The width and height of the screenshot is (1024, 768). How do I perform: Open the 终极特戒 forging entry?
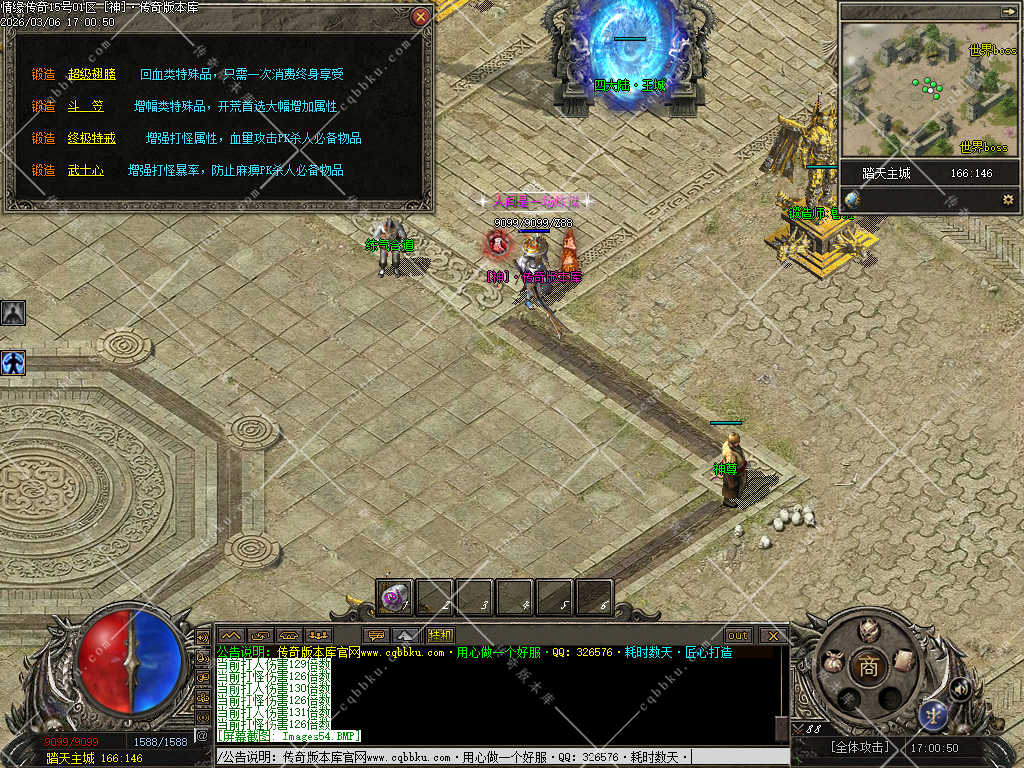point(91,138)
